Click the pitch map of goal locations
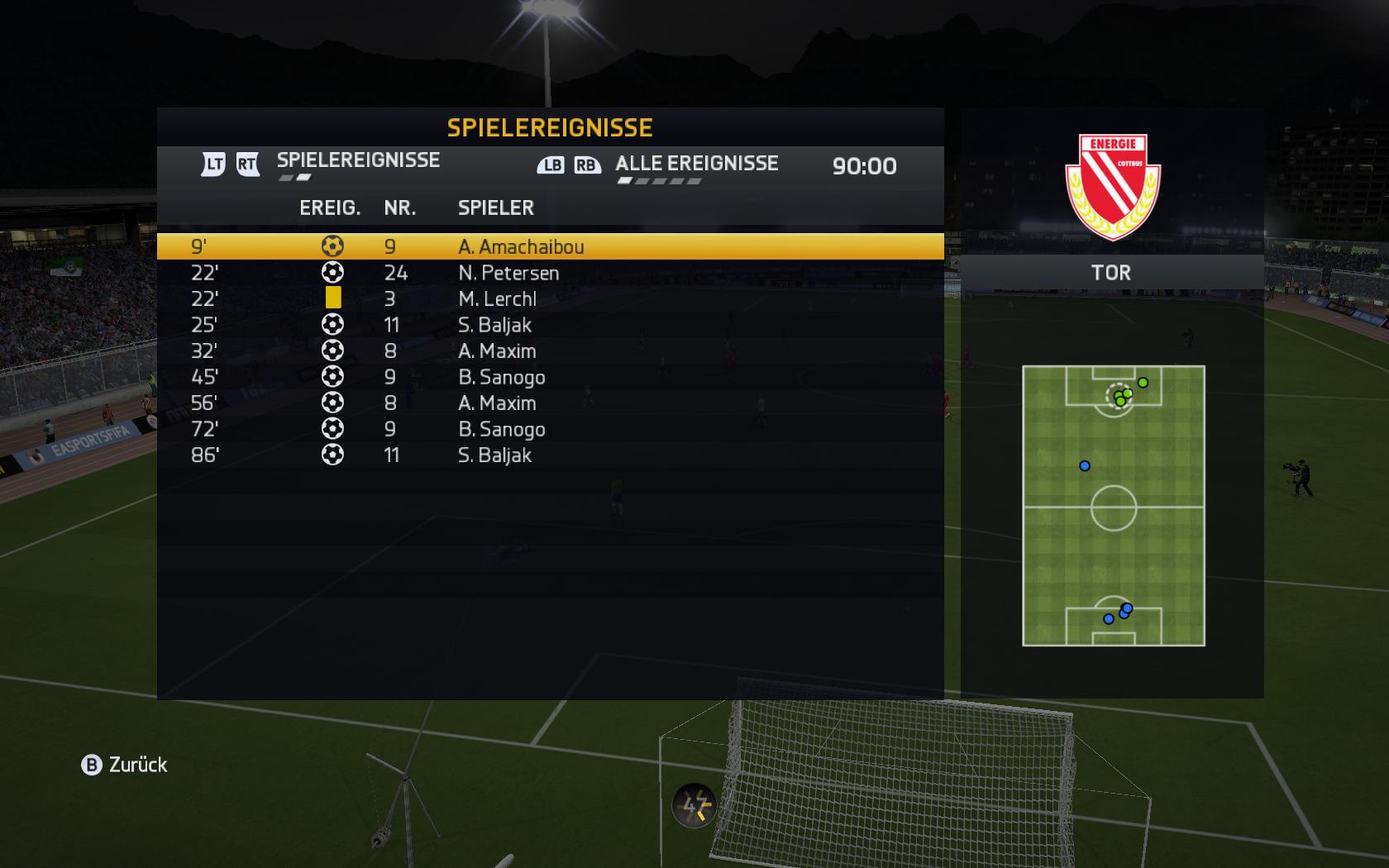 point(1113,506)
